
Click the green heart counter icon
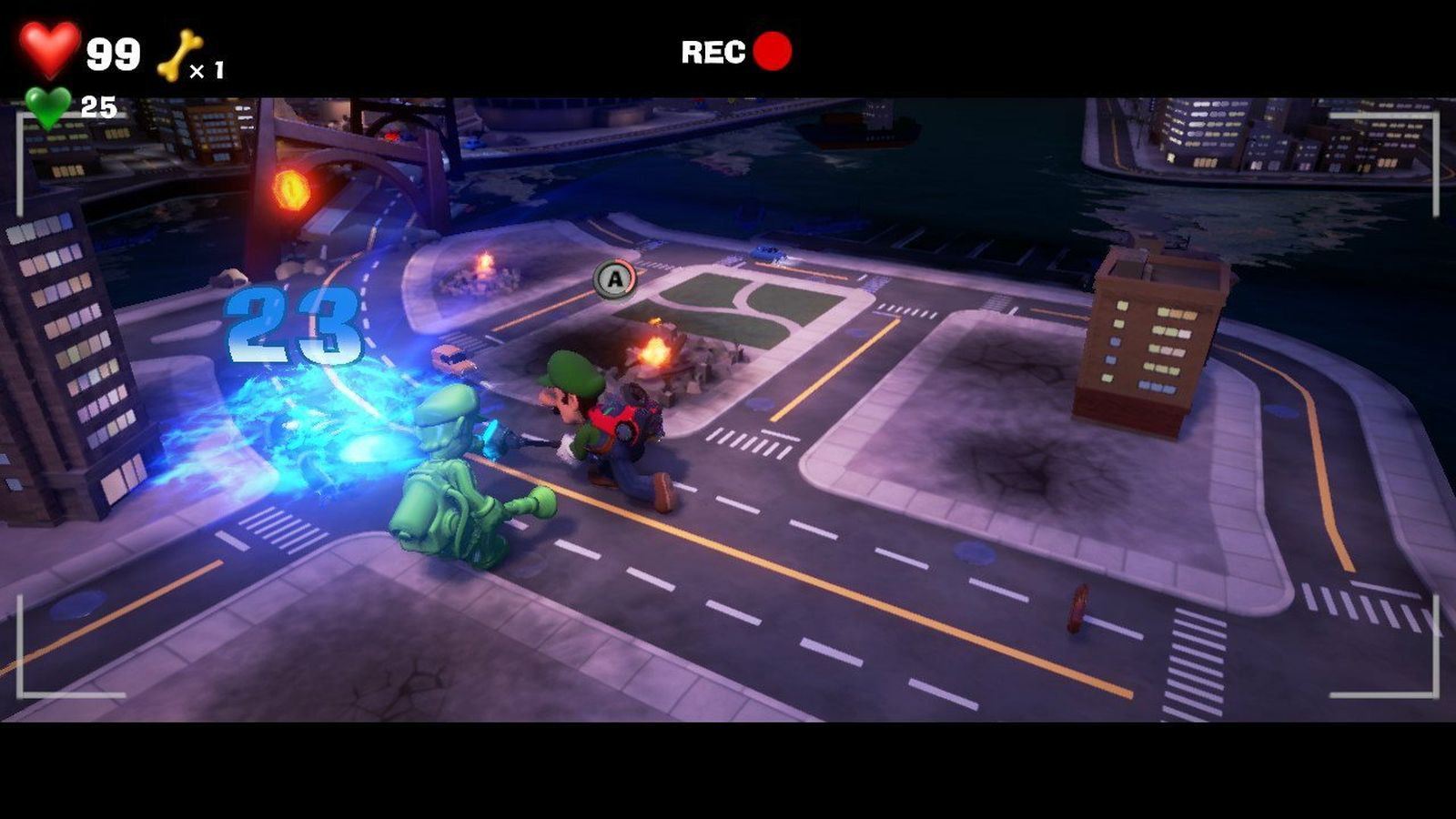pyautogui.click(x=50, y=103)
